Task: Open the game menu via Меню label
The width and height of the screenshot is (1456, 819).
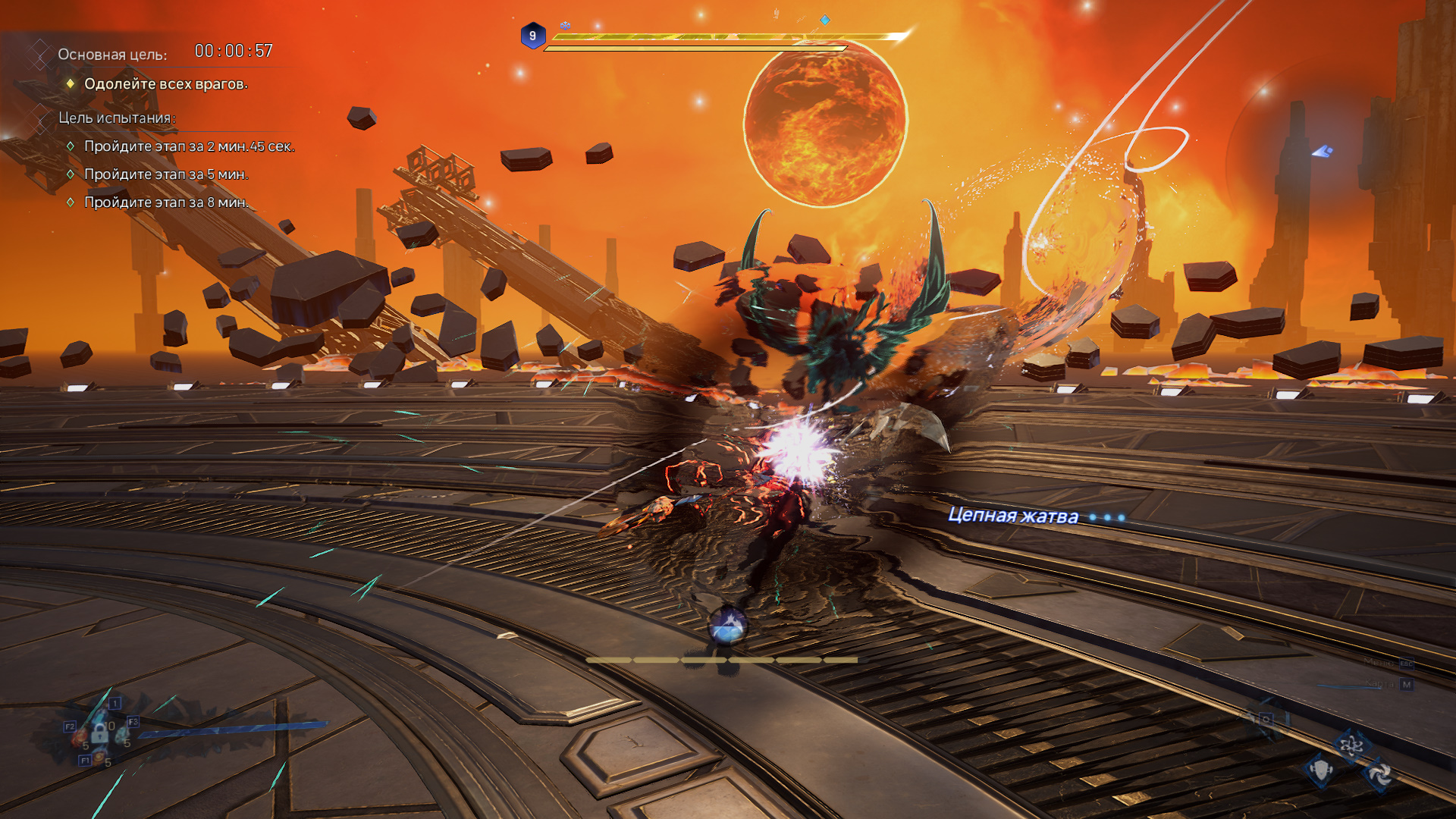Action: click(1379, 663)
